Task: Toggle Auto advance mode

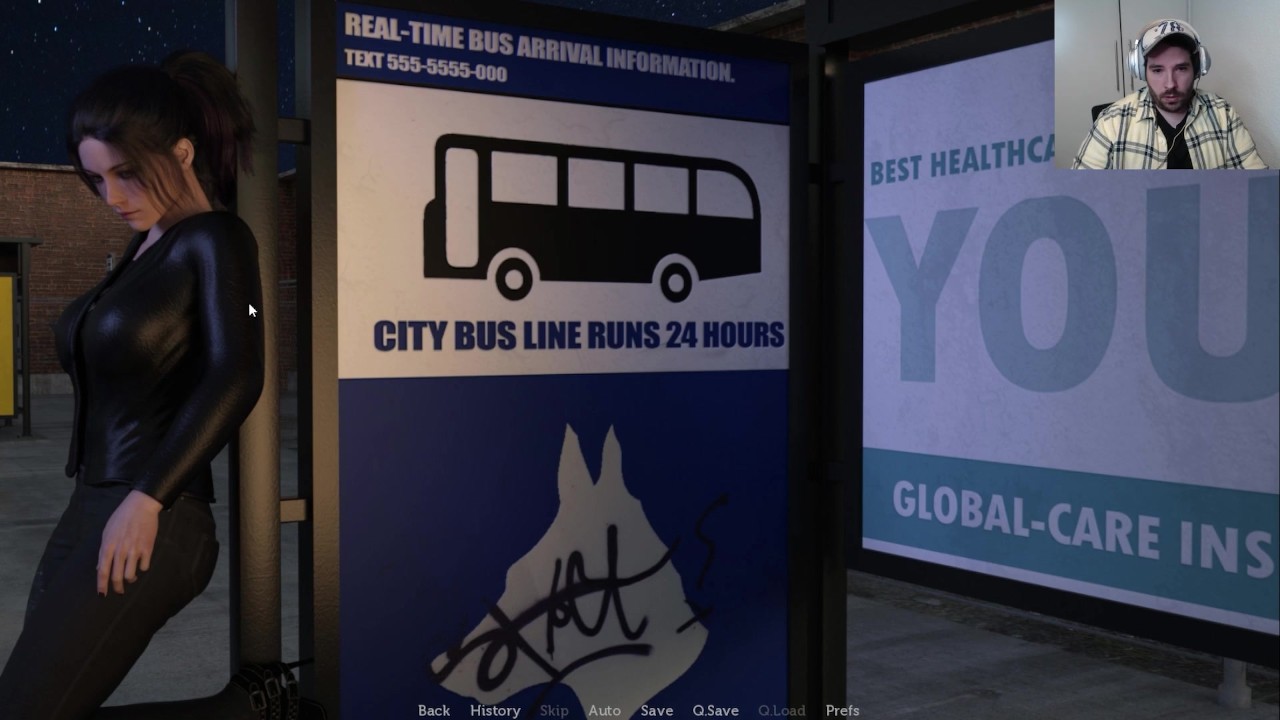Action: tap(604, 710)
